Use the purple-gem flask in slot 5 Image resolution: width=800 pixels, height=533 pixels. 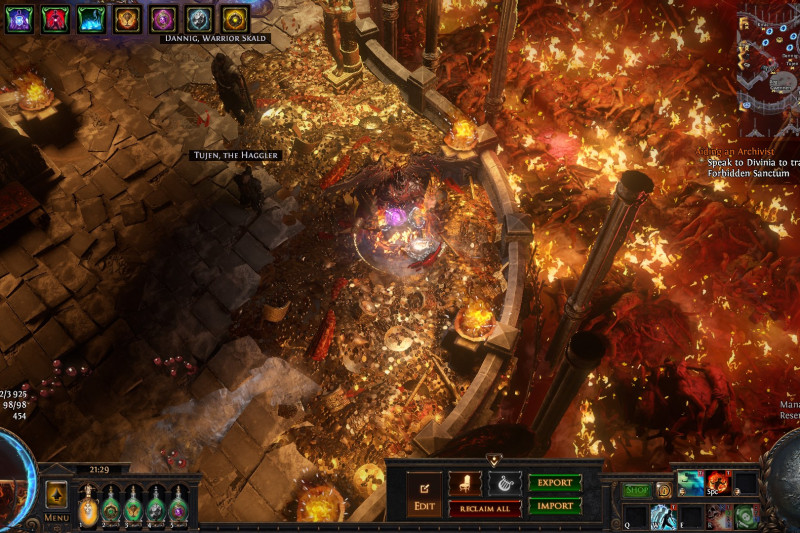[178, 505]
